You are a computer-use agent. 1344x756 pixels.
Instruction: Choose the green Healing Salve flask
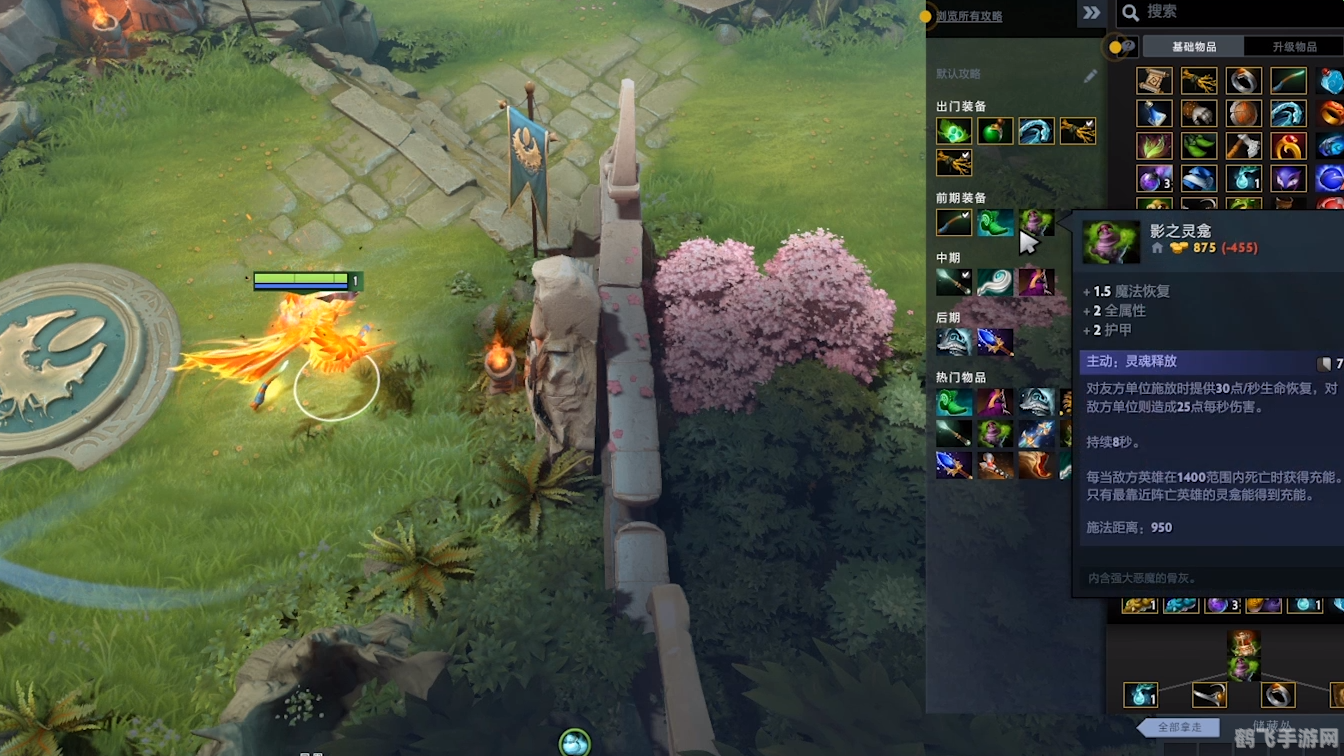pyautogui.click(x=994, y=131)
